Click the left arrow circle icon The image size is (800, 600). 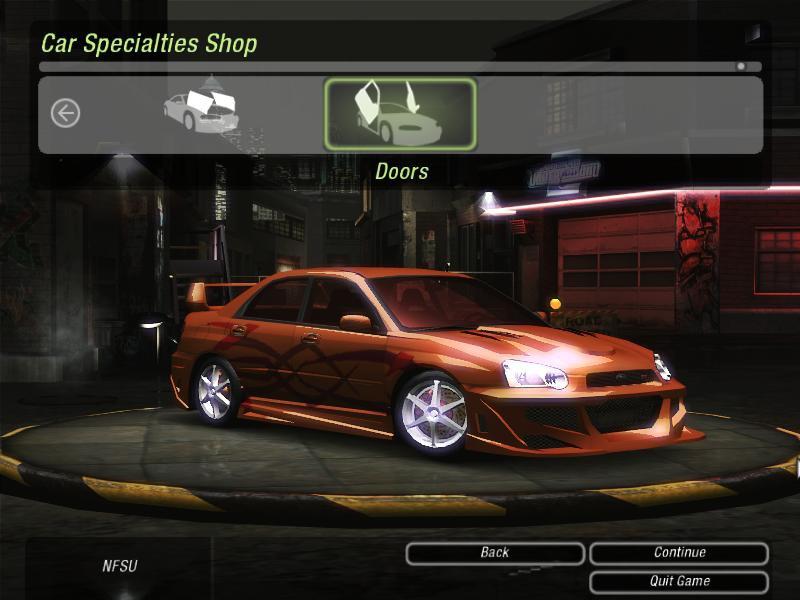click(65, 113)
